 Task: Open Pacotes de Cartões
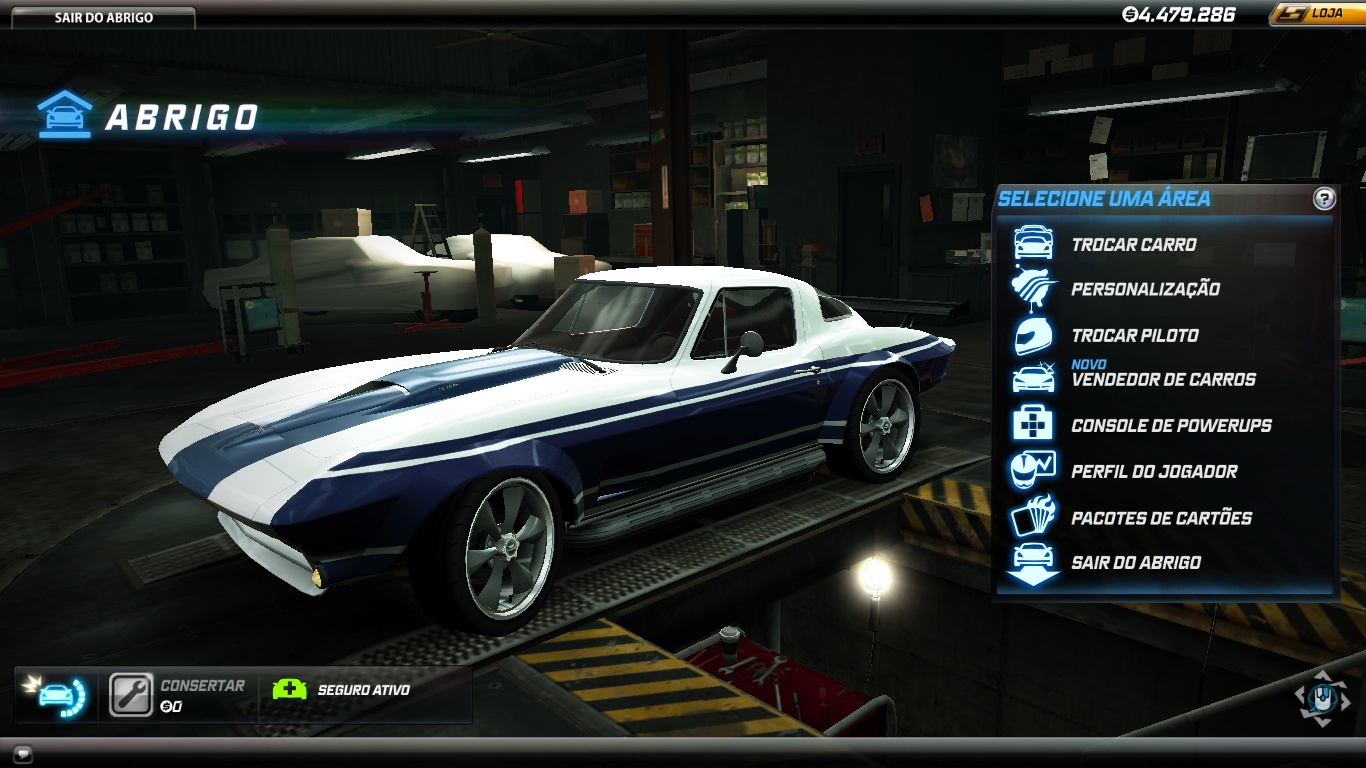(x=1161, y=518)
